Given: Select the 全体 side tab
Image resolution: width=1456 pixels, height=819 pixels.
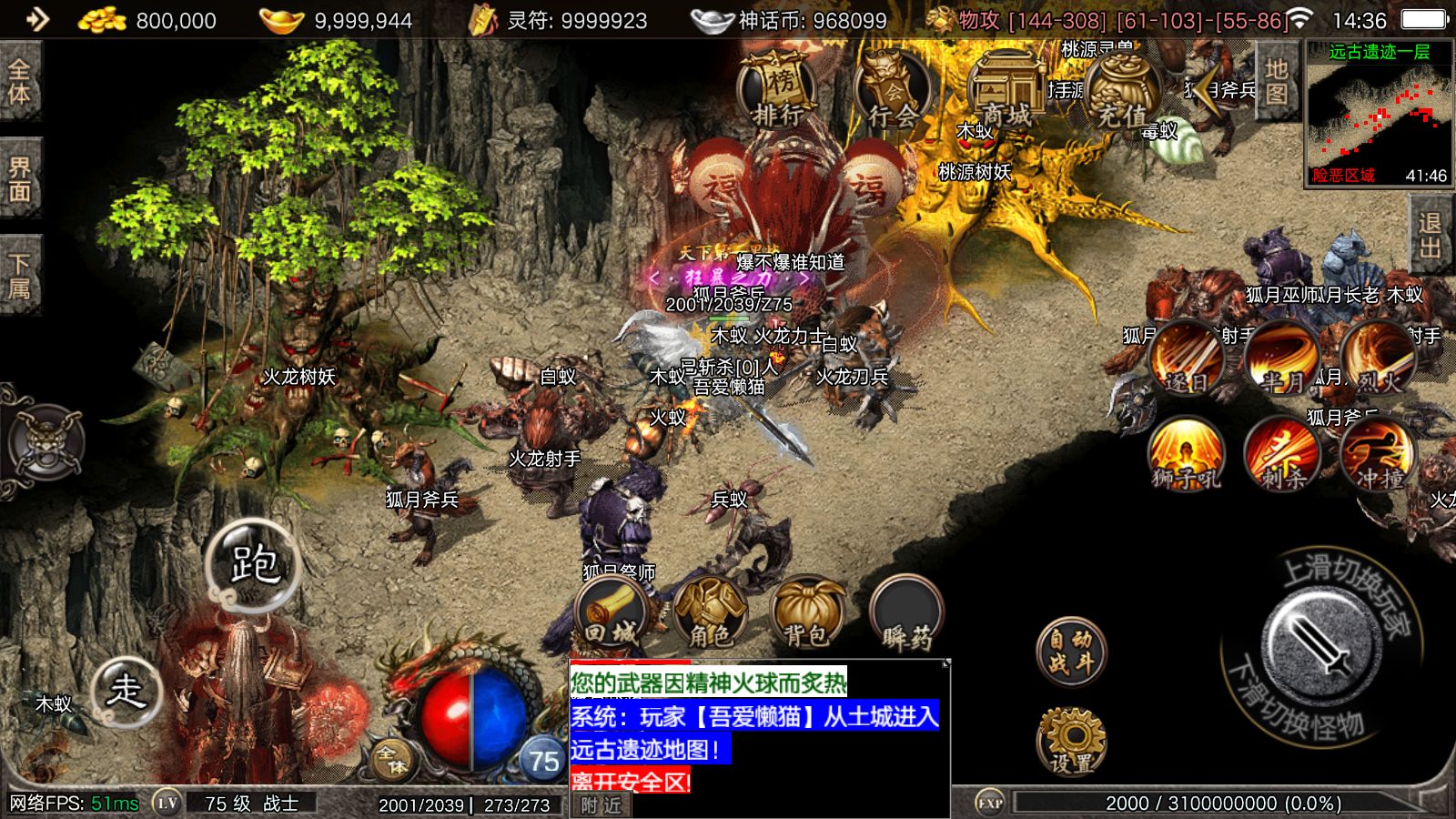Looking at the screenshot, I should tap(20, 82).
